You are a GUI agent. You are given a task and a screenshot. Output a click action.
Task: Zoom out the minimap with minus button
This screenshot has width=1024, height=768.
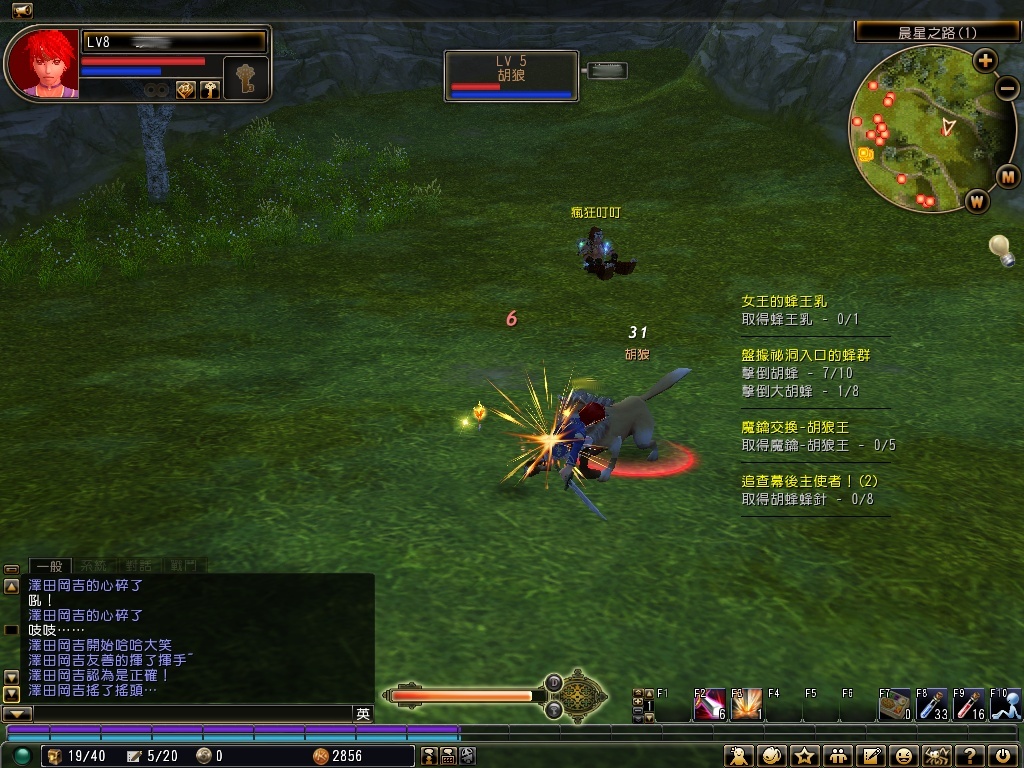[1007, 87]
